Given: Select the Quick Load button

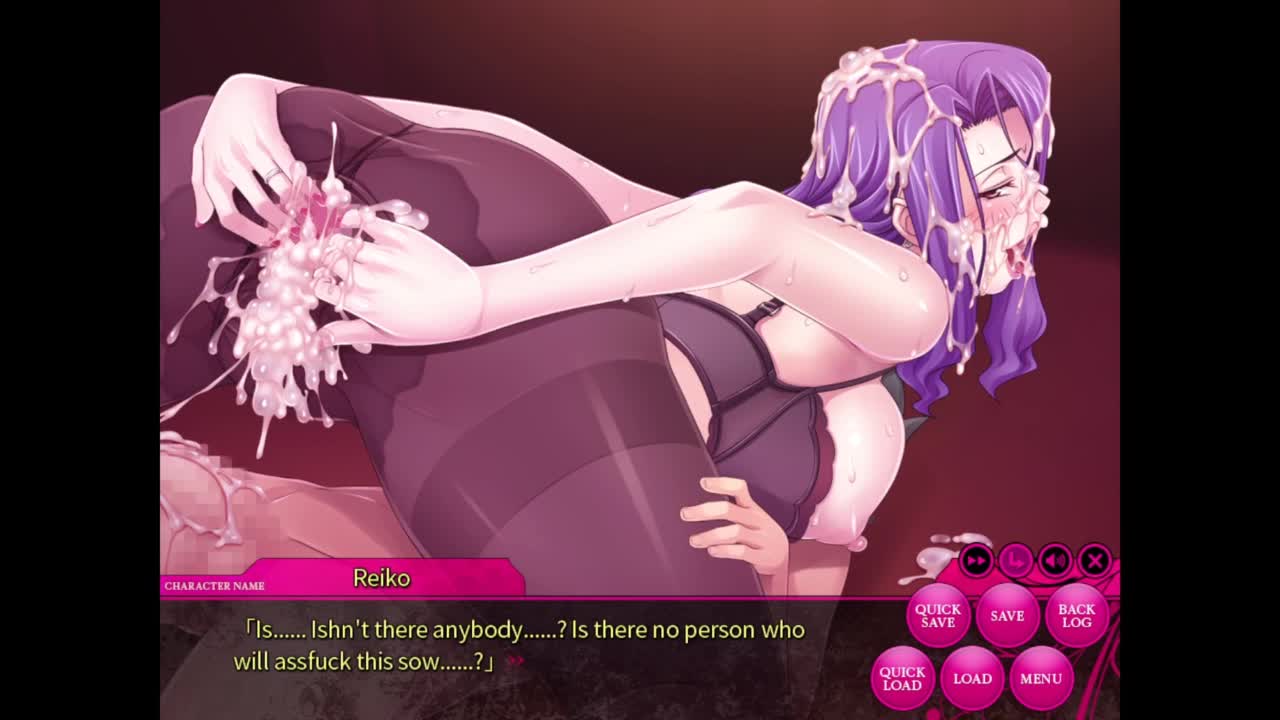Looking at the screenshot, I should pos(902,678).
